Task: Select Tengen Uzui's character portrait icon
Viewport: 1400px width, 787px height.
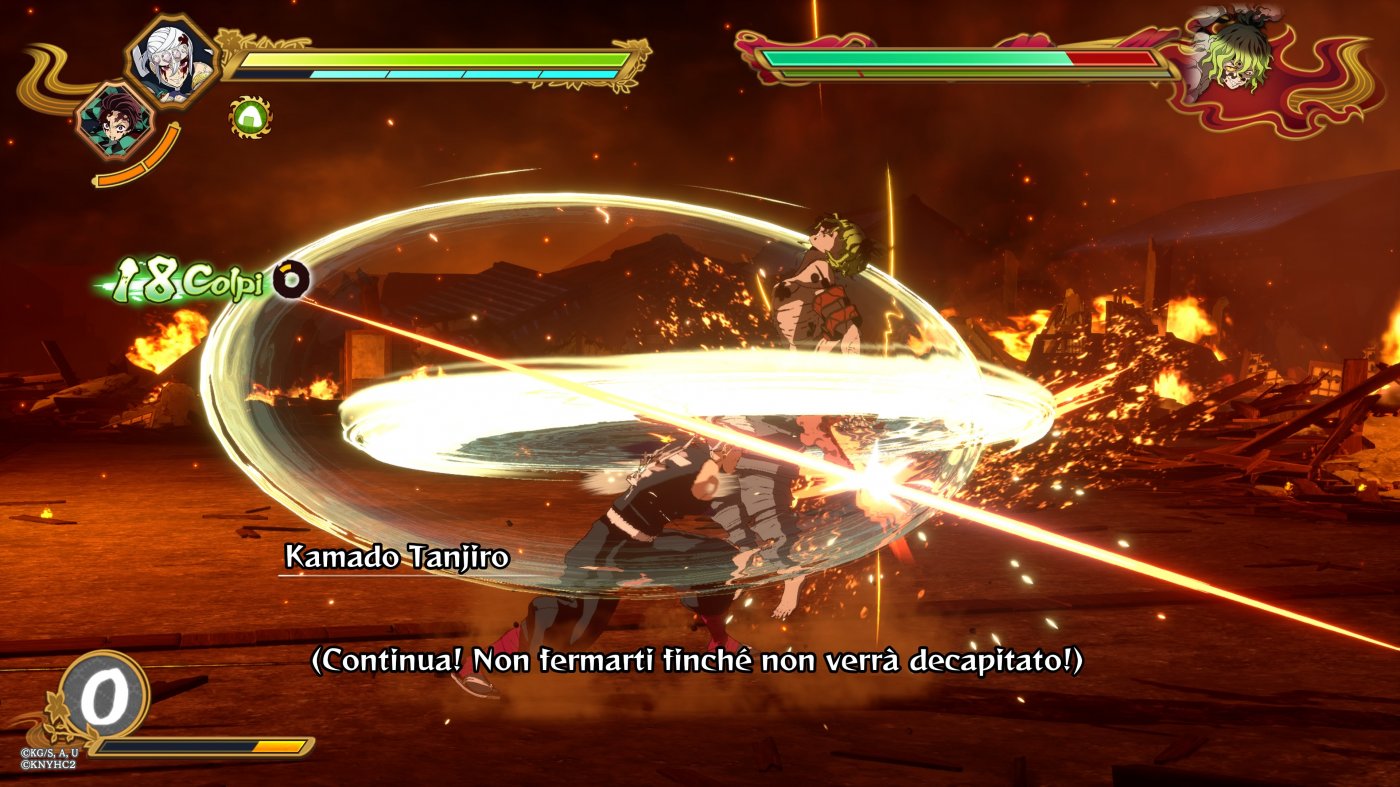Action: (x=172, y=60)
